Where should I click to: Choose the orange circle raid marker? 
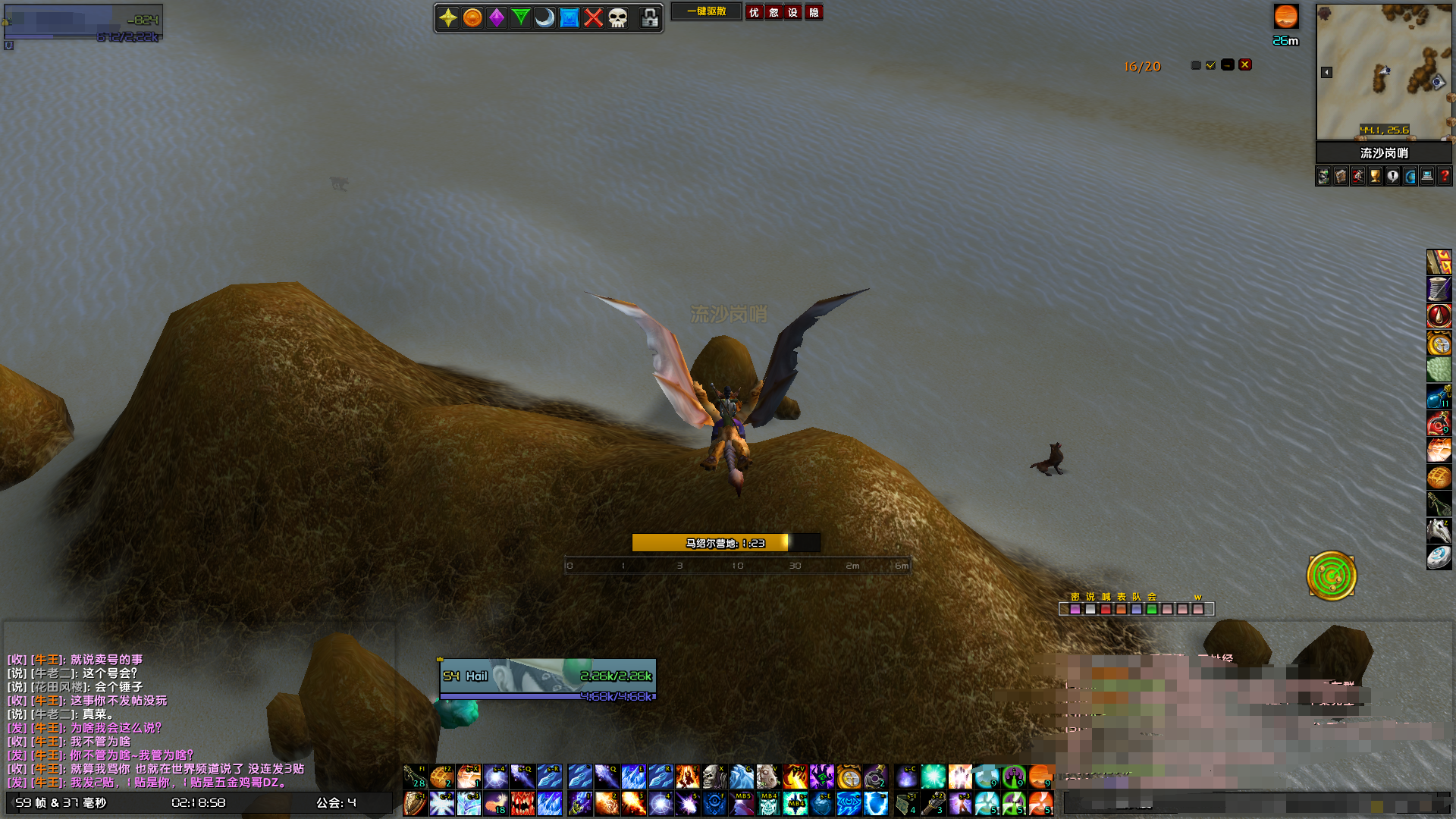472,17
